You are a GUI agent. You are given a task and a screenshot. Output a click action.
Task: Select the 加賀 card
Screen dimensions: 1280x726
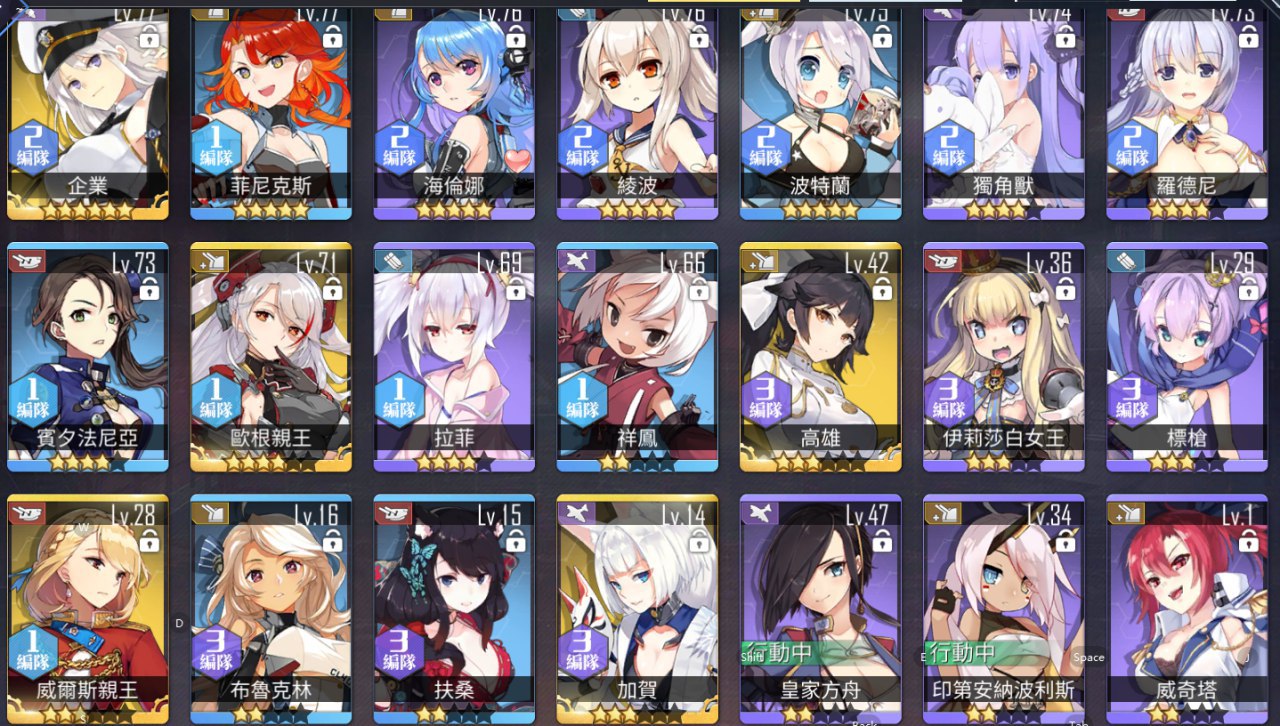(x=638, y=605)
